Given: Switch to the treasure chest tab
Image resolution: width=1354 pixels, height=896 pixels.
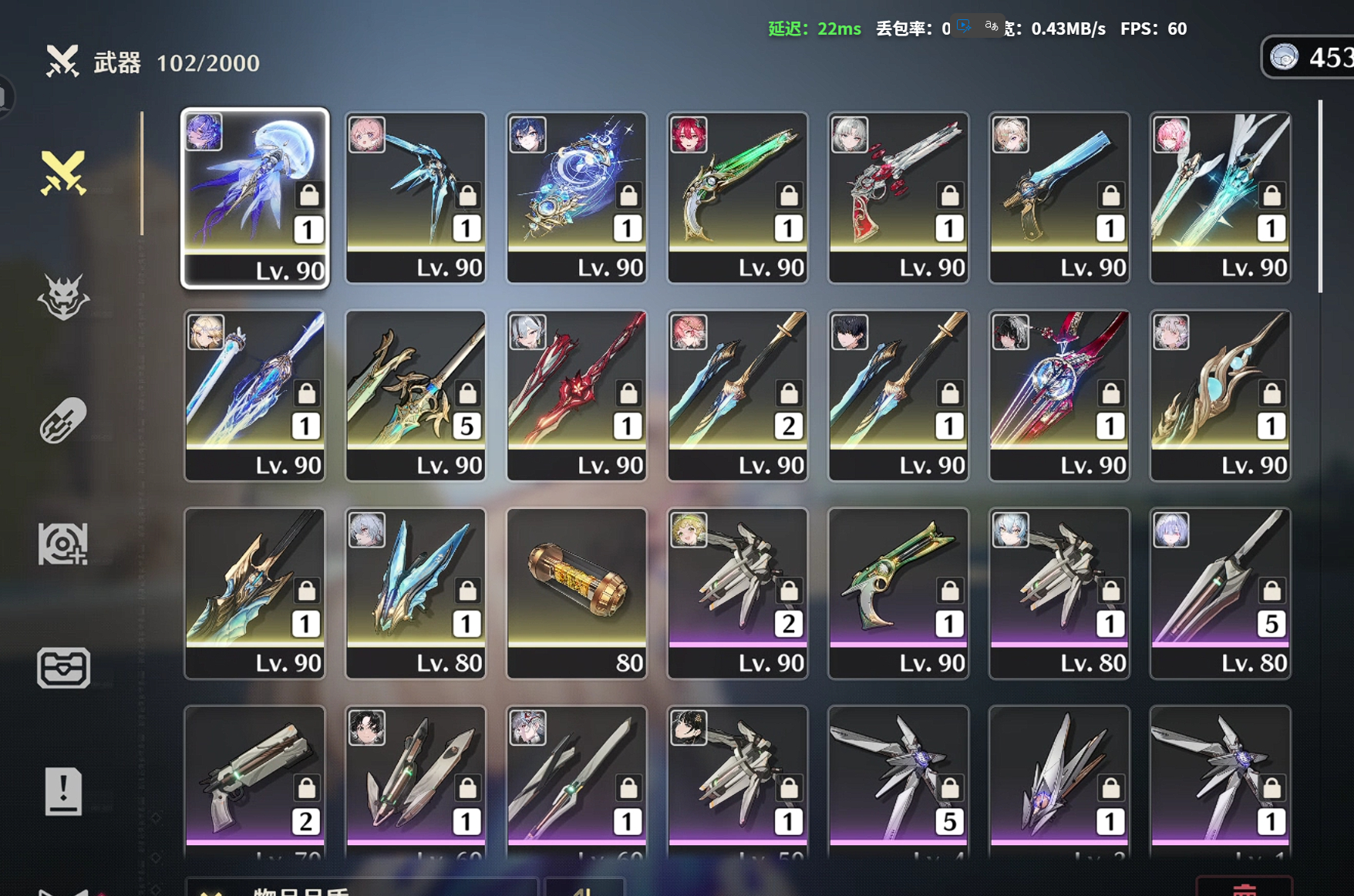Looking at the screenshot, I should point(63,668).
